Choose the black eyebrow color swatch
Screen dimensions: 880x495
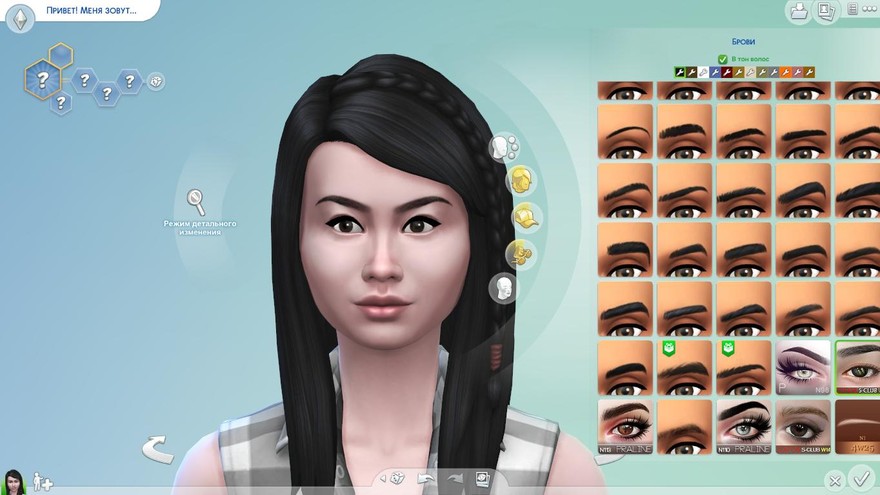point(681,72)
